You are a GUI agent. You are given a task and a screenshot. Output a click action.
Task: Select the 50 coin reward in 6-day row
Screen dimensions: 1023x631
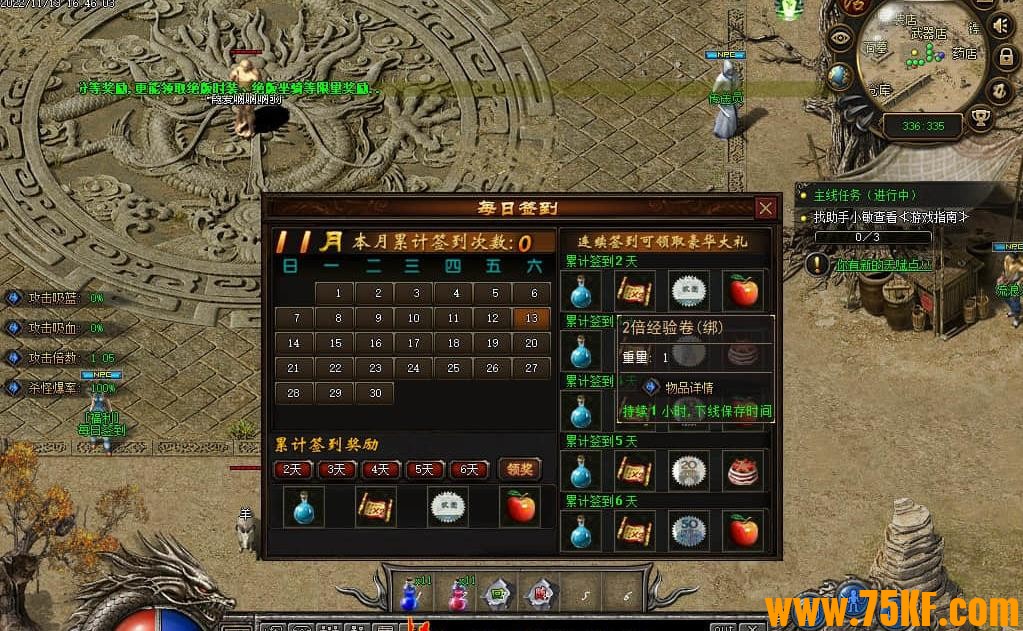[689, 530]
